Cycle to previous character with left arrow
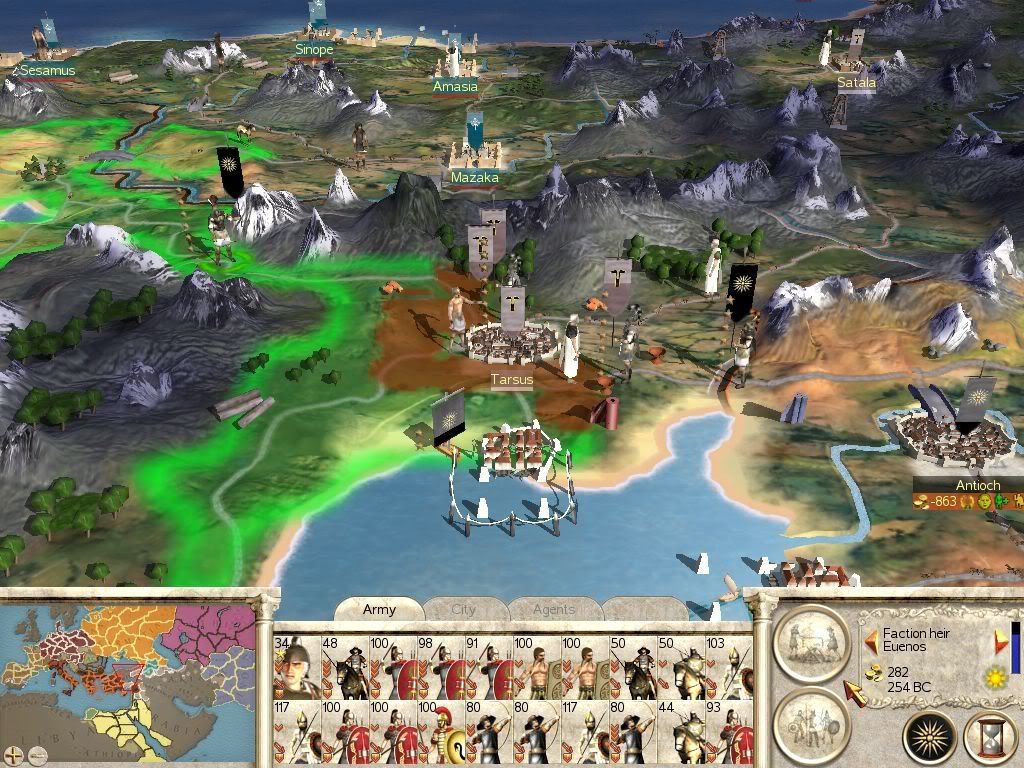 871,640
